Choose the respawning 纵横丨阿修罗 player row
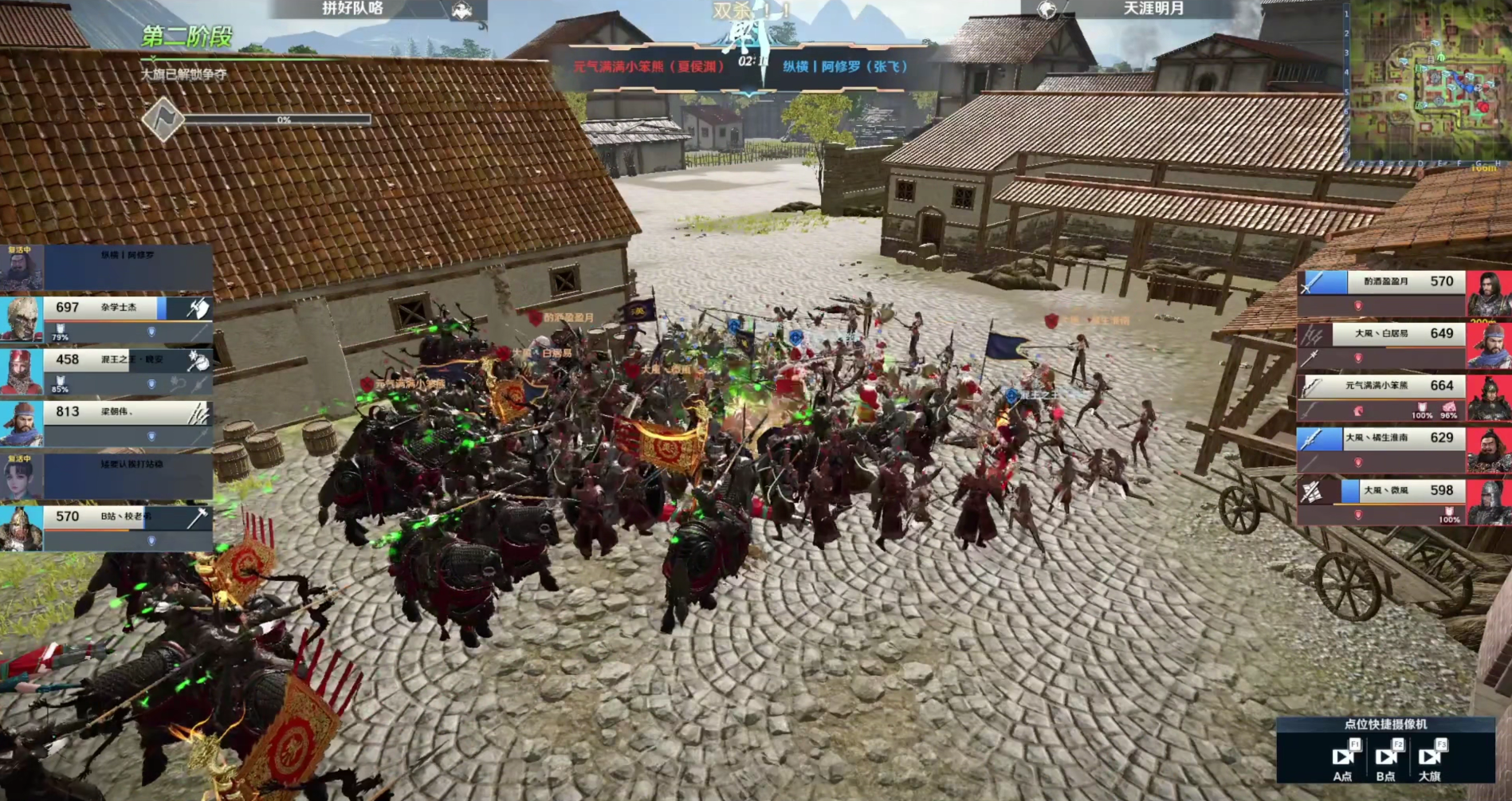This screenshot has width=1512, height=801. pos(108,267)
